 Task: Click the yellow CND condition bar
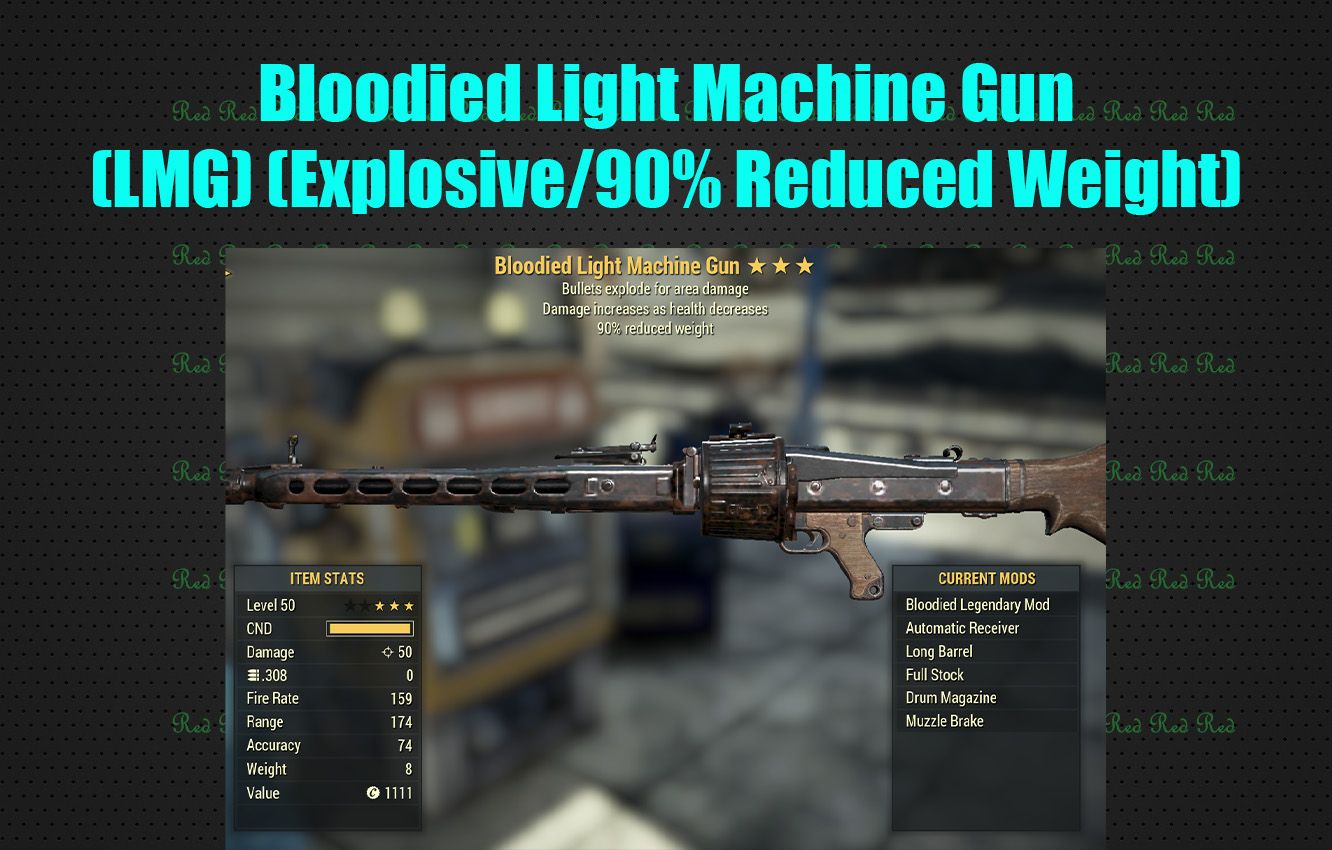[370, 628]
